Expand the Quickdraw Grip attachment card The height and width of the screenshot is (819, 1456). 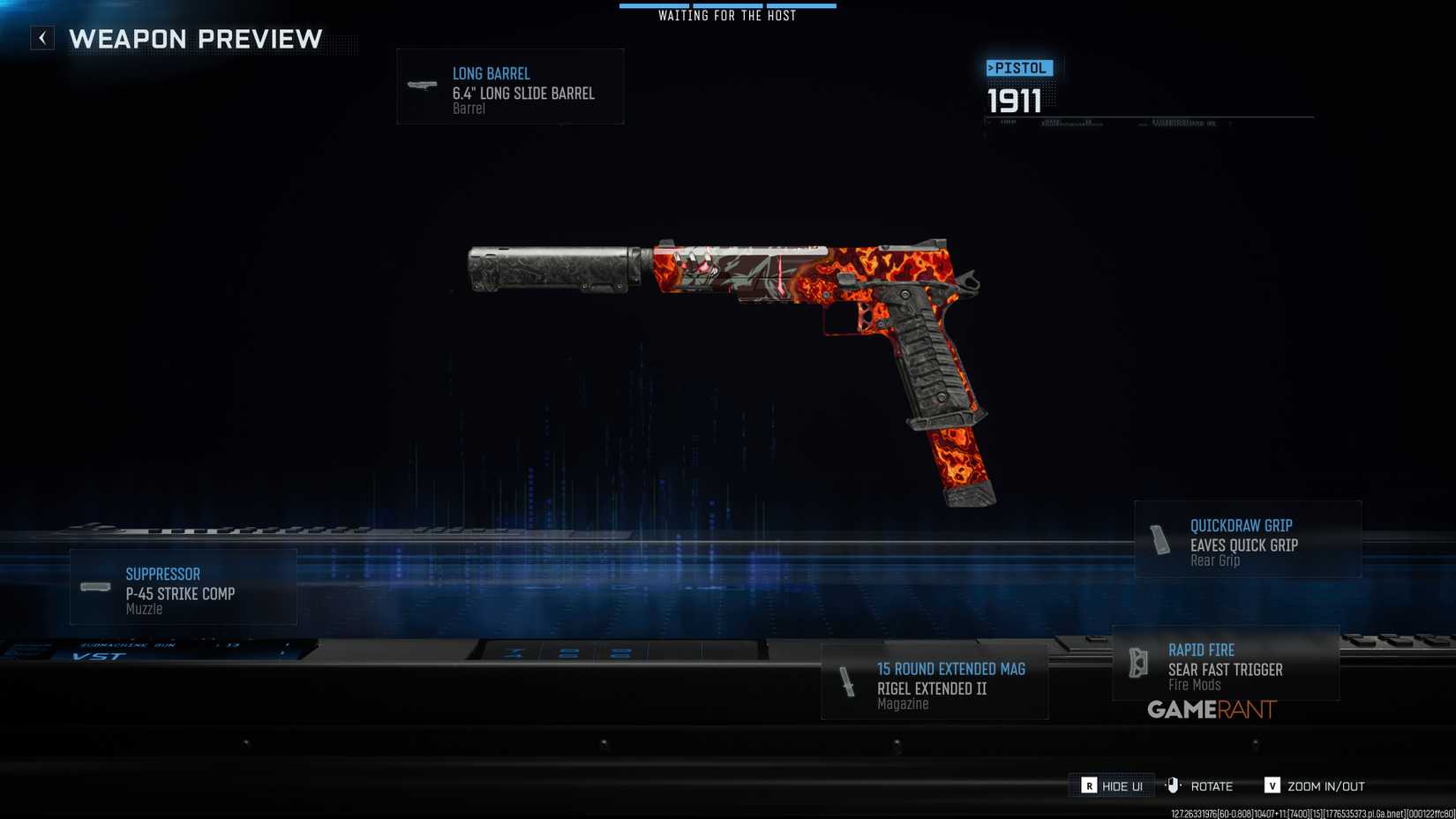click(x=1247, y=538)
